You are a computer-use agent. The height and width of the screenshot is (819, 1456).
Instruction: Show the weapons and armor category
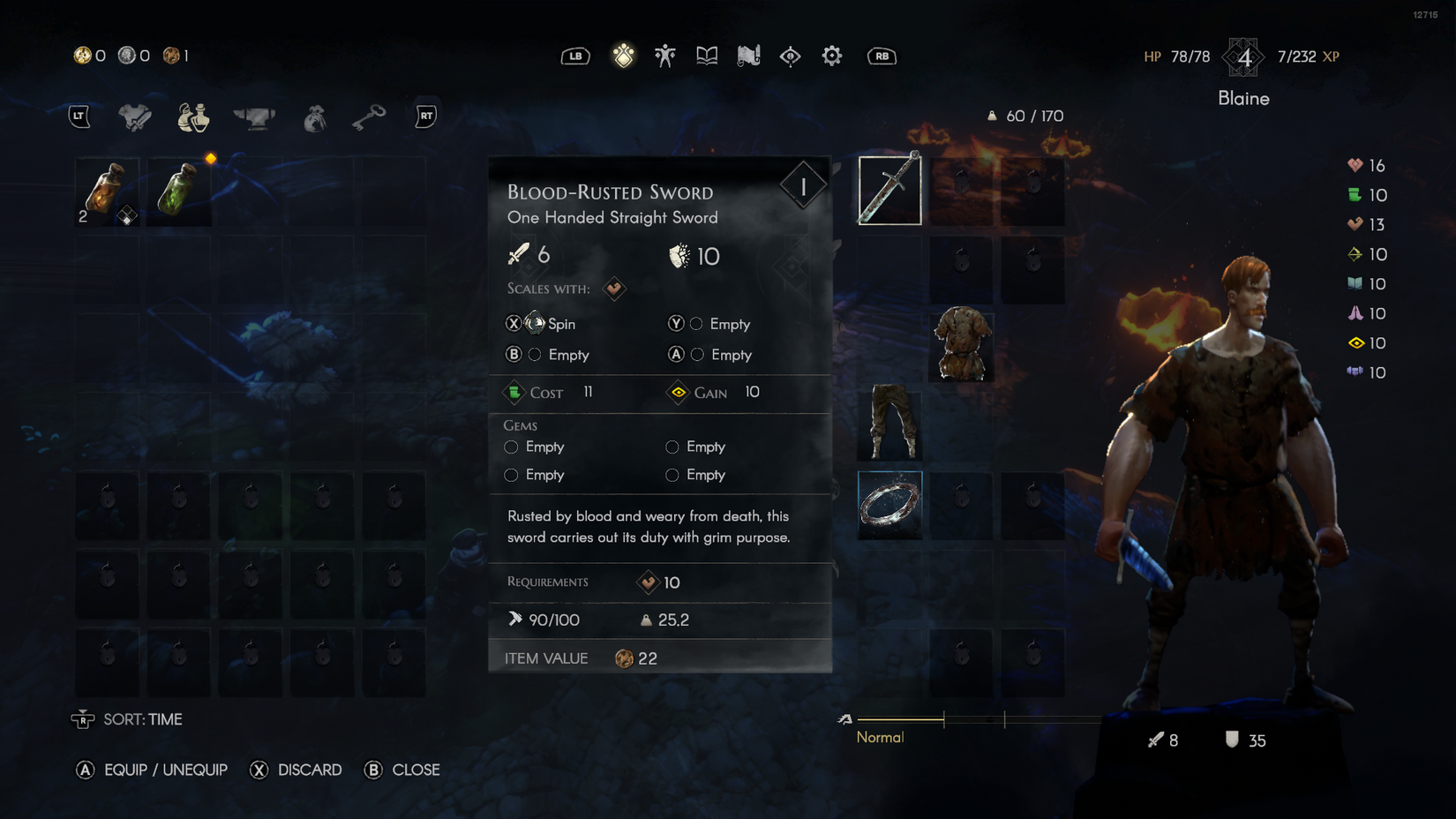pyautogui.click(x=135, y=116)
